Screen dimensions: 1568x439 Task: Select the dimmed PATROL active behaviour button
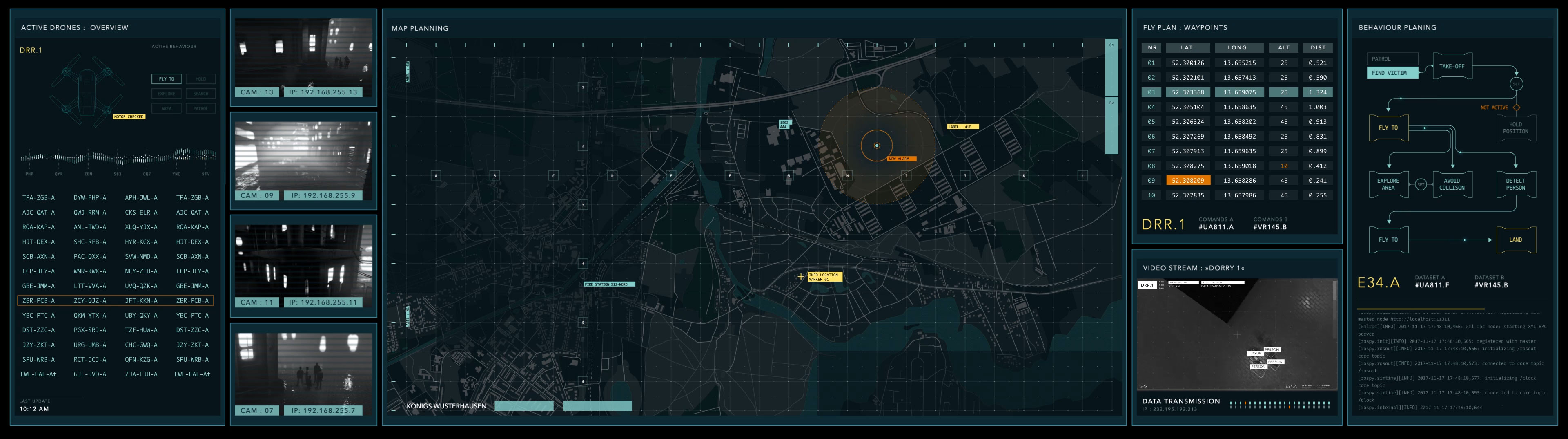[x=201, y=108]
